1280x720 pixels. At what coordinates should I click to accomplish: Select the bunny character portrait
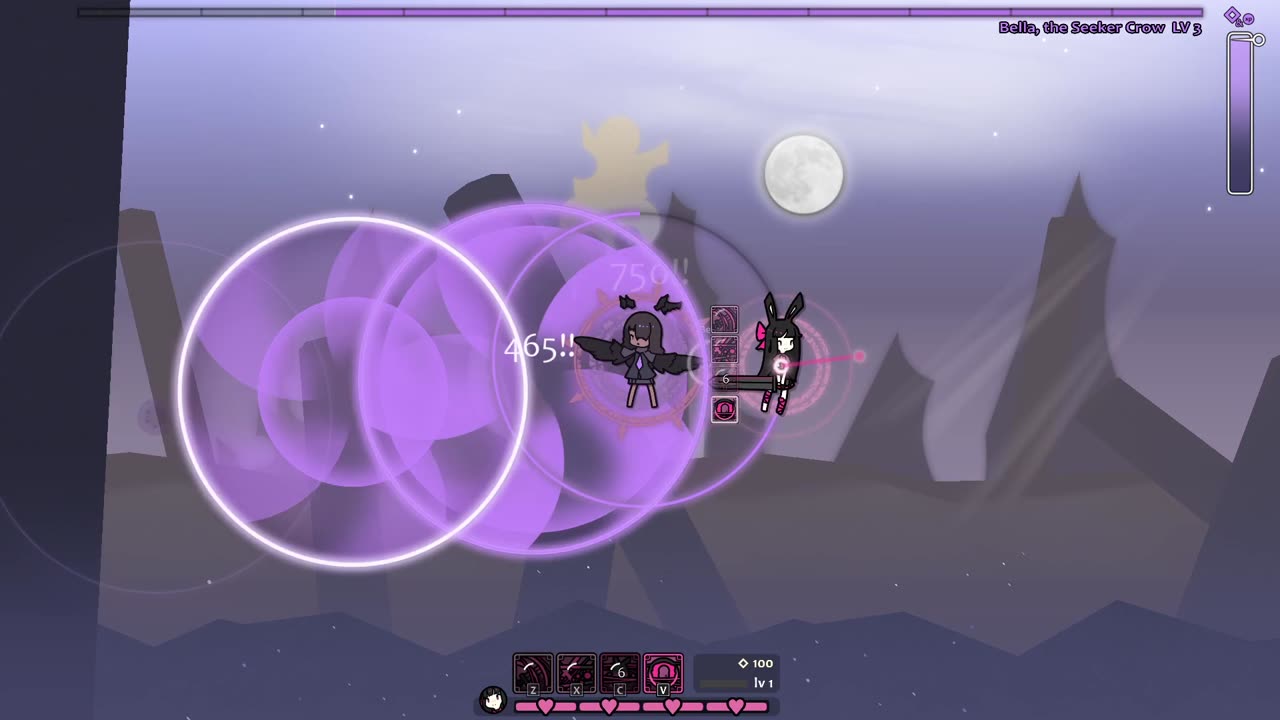point(492,699)
